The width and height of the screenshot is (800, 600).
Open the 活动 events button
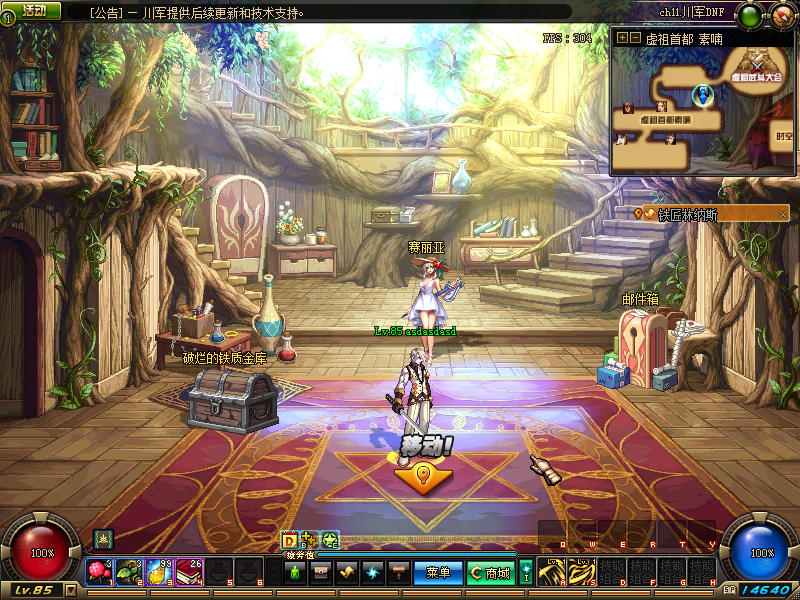pyautogui.click(x=34, y=10)
